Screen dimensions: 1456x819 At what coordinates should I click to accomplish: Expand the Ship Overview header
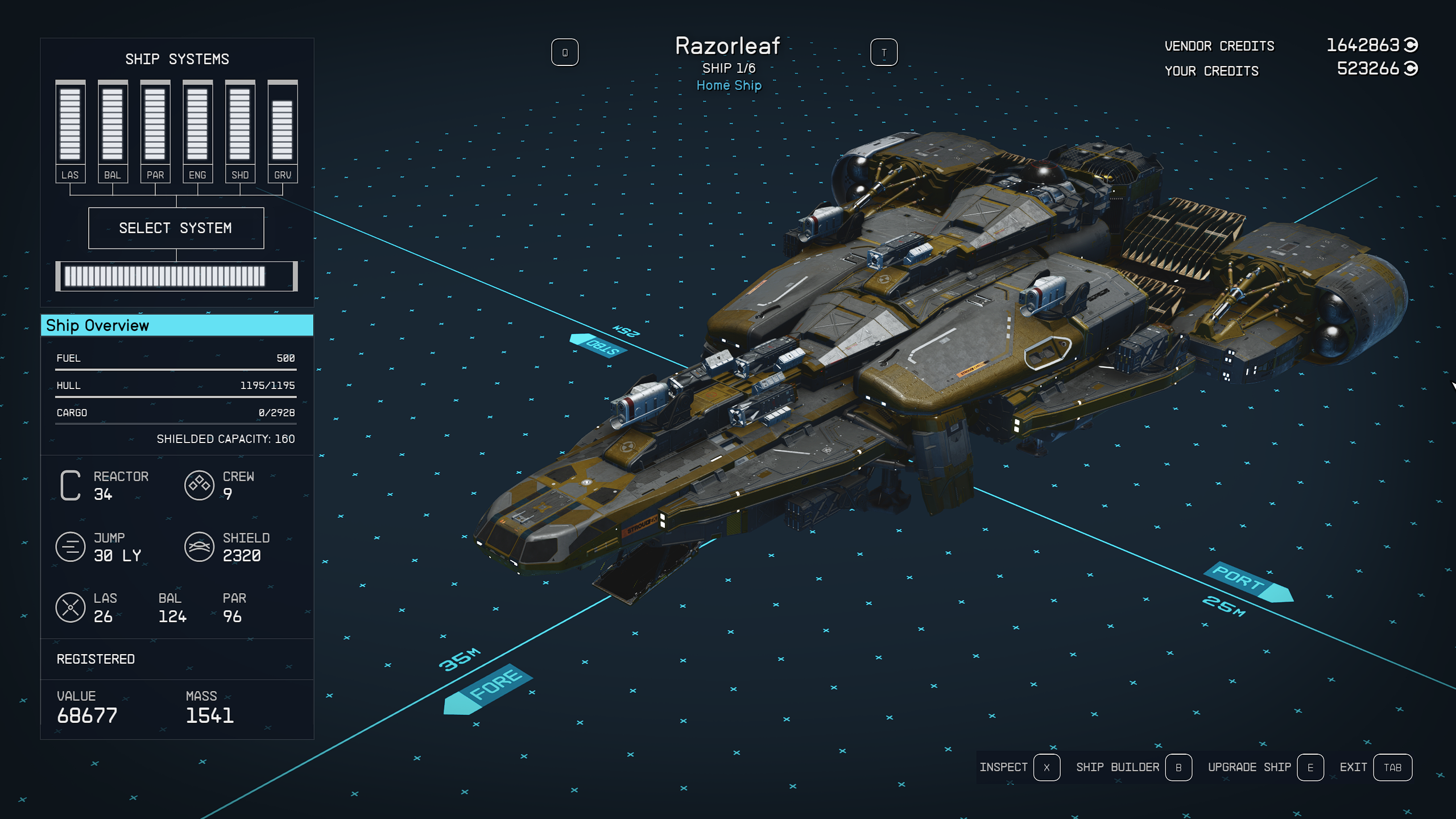coord(176,325)
